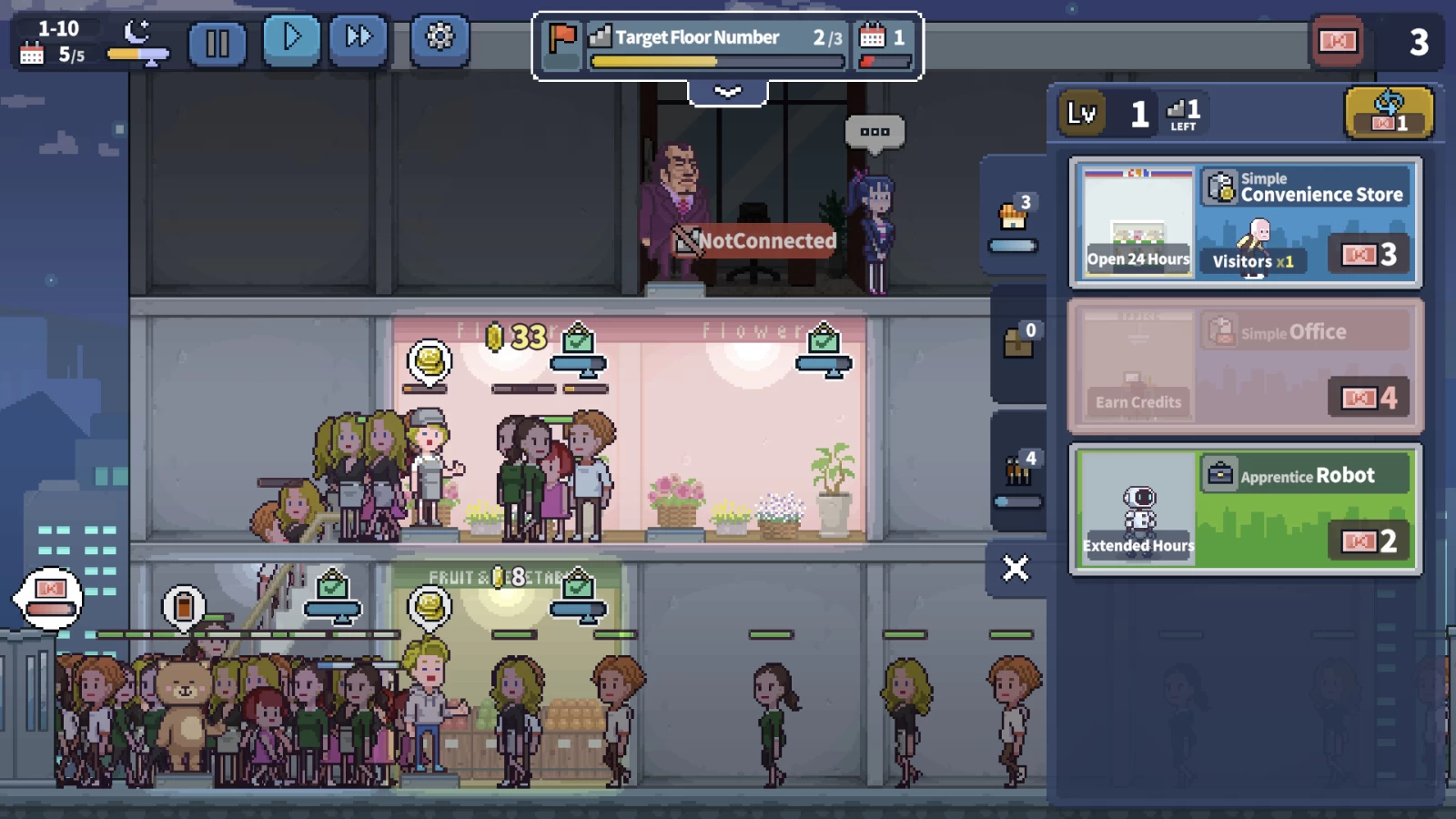
Task: Open the boss speech bubble
Action: click(x=874, y=132)
